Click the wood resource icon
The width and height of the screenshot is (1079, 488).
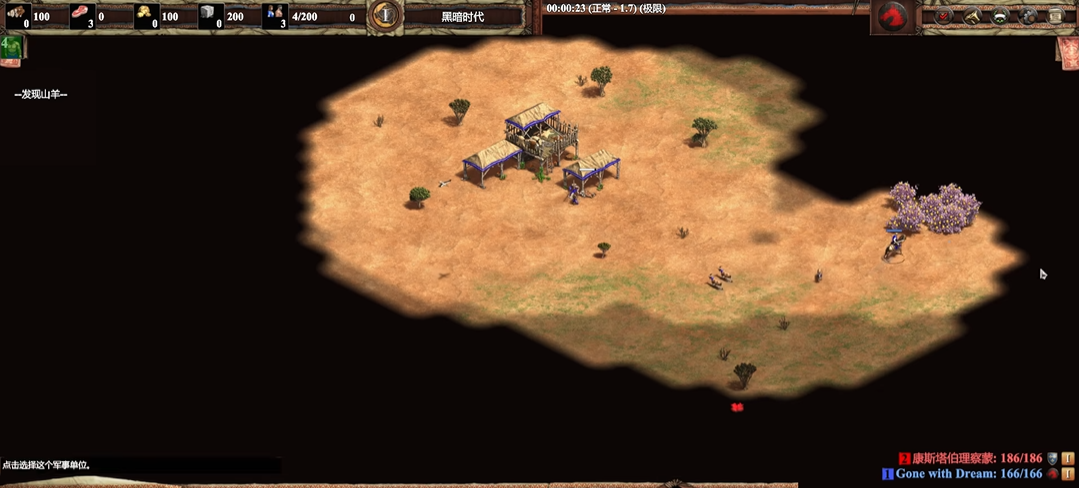pyautogui.click(x=18, y=14)
